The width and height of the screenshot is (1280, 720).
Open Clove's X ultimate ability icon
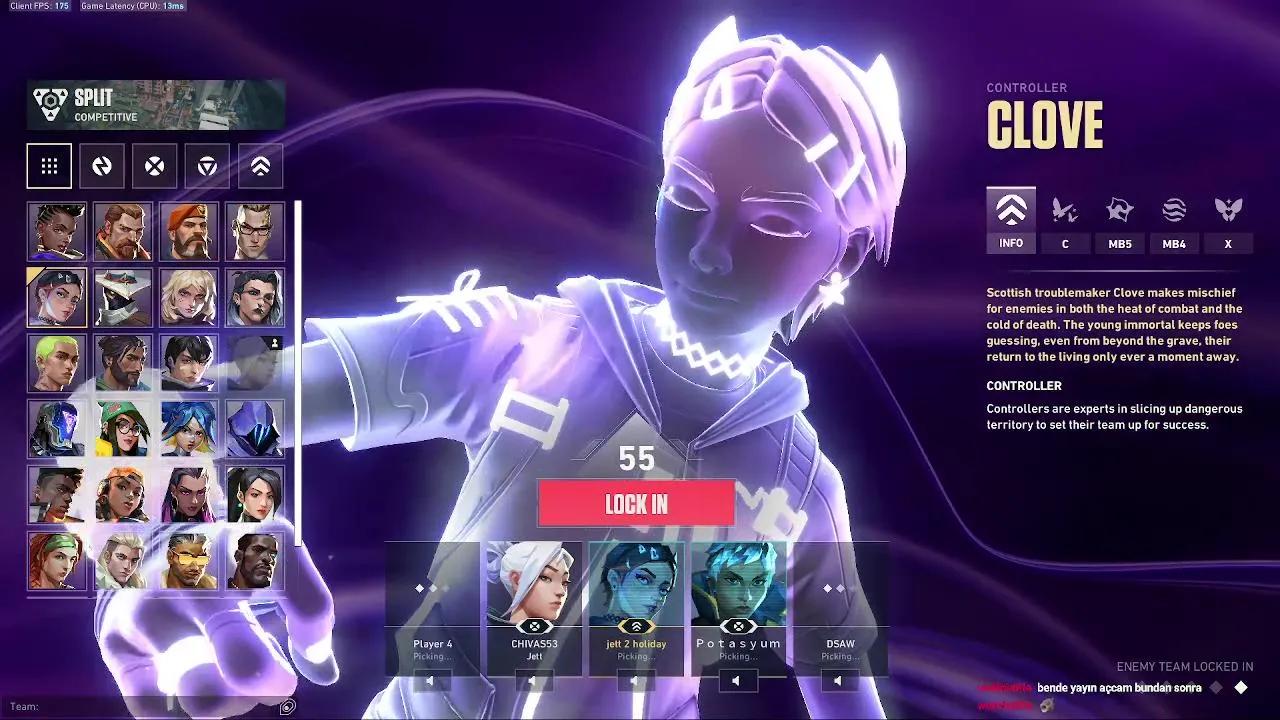(x=1229, y=212)
